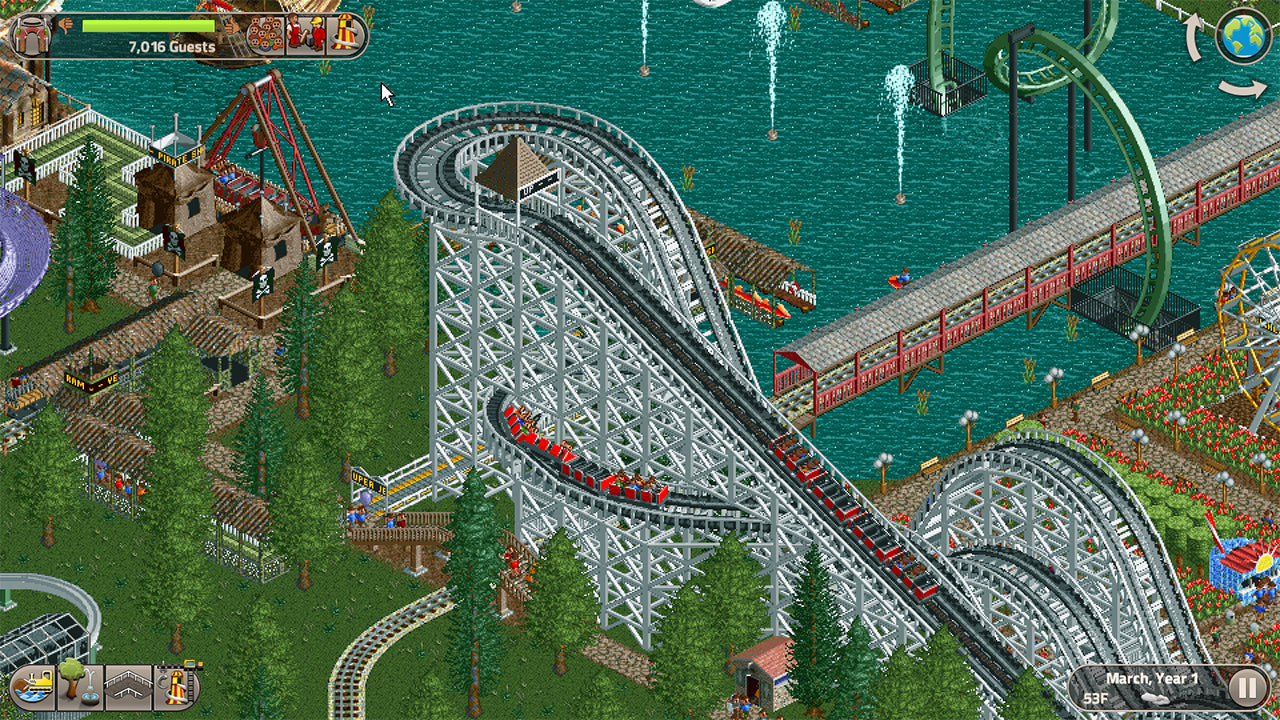Click the 53F temperature readout

1096,698
